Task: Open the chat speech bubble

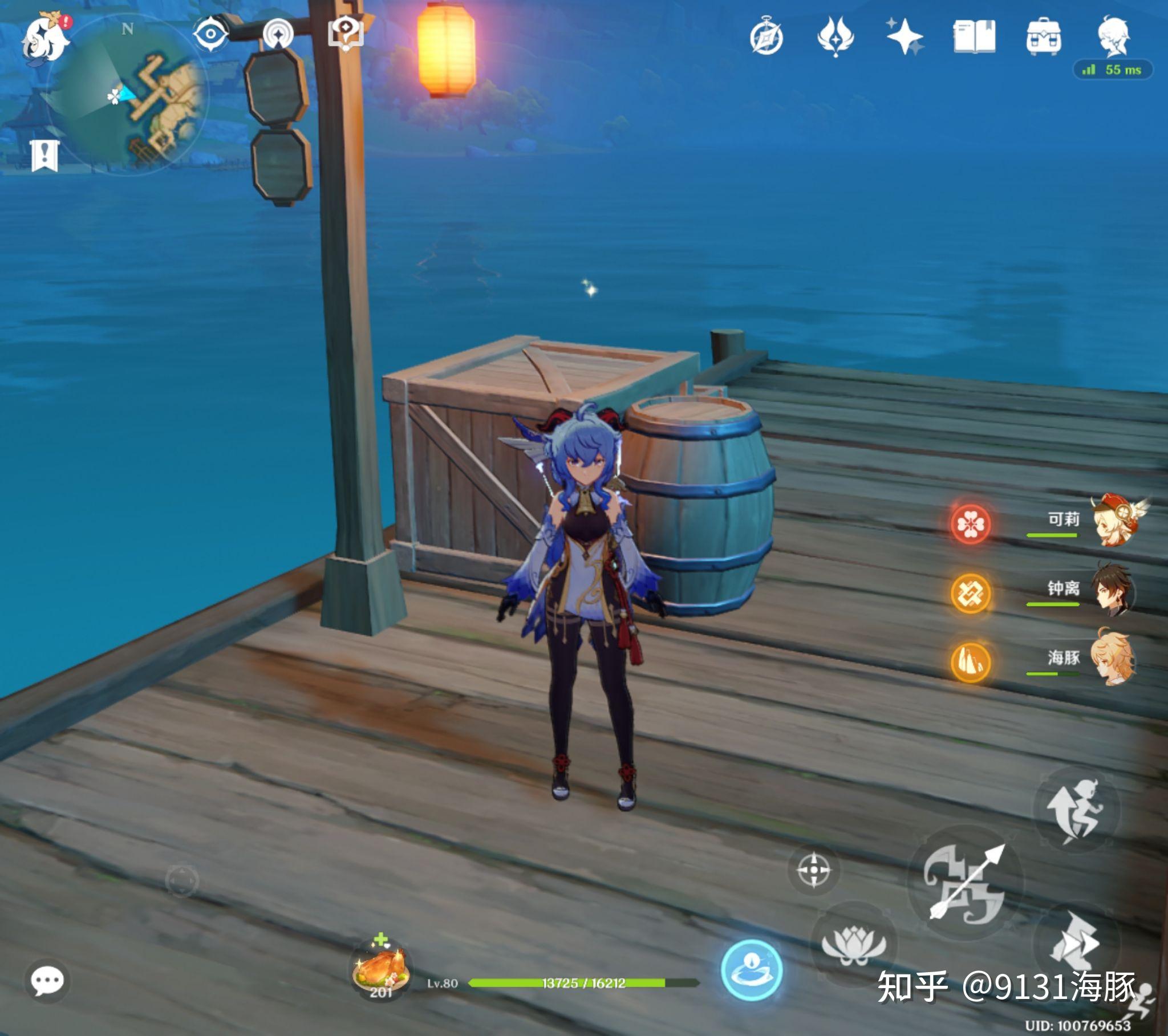Action: tap(47, 982)
